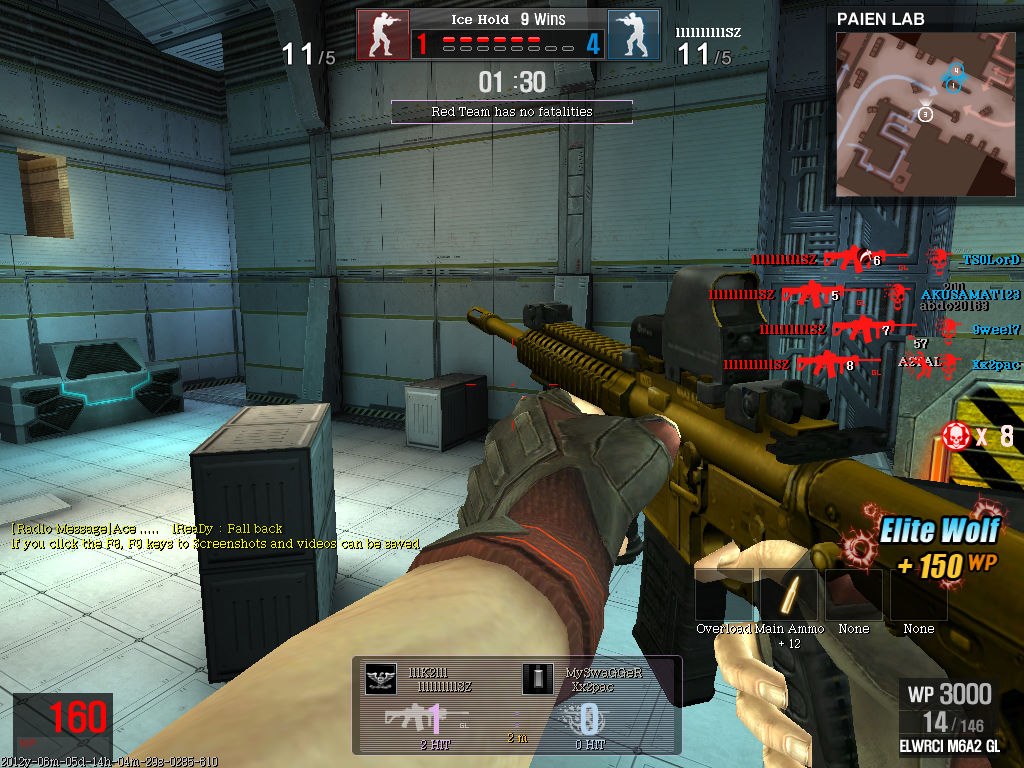Click the red skull kill streak icon

957,436
